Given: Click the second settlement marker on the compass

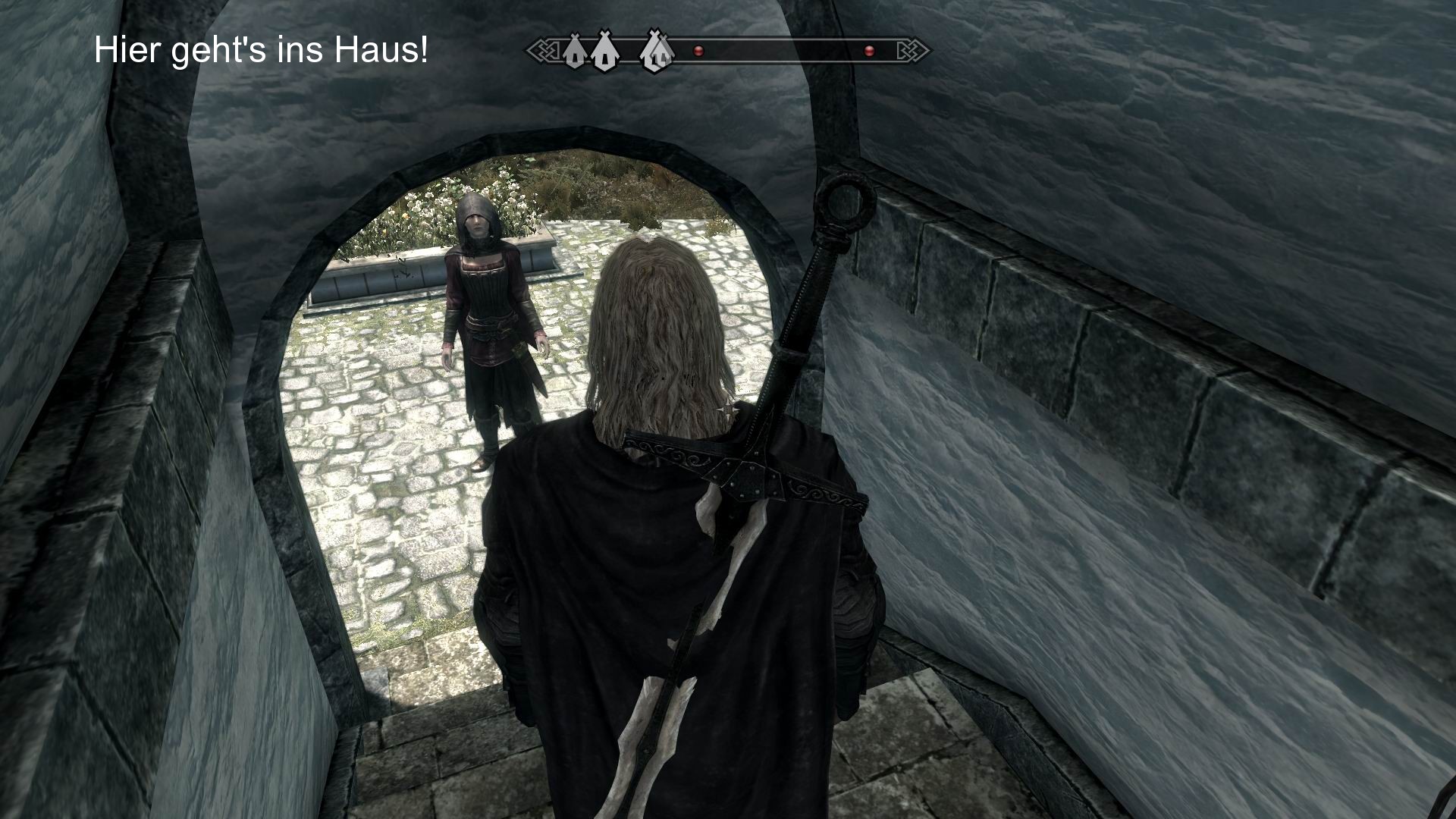Looking at the screenshot, I should 604,51.
